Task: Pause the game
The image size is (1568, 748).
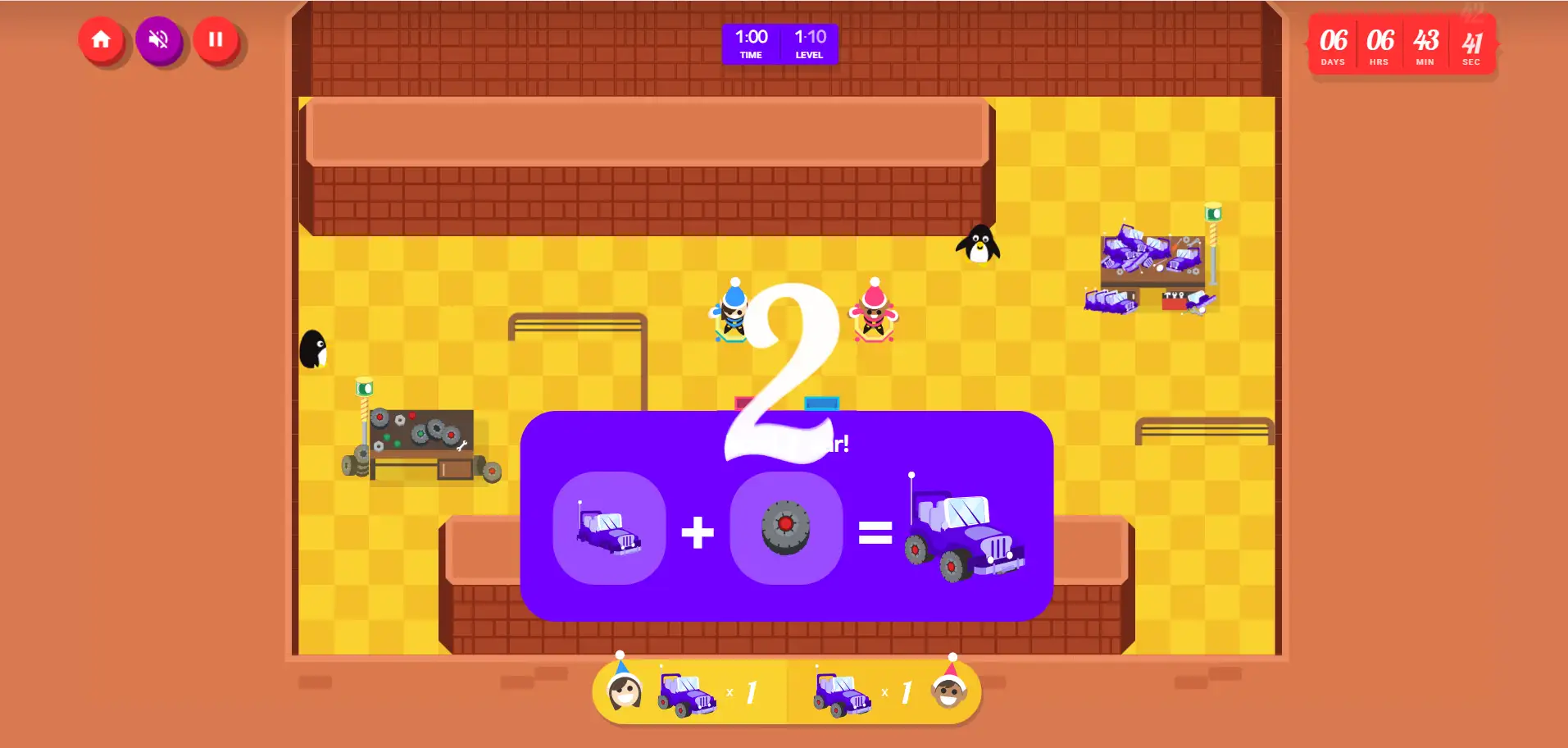Action: pos(216,39)
